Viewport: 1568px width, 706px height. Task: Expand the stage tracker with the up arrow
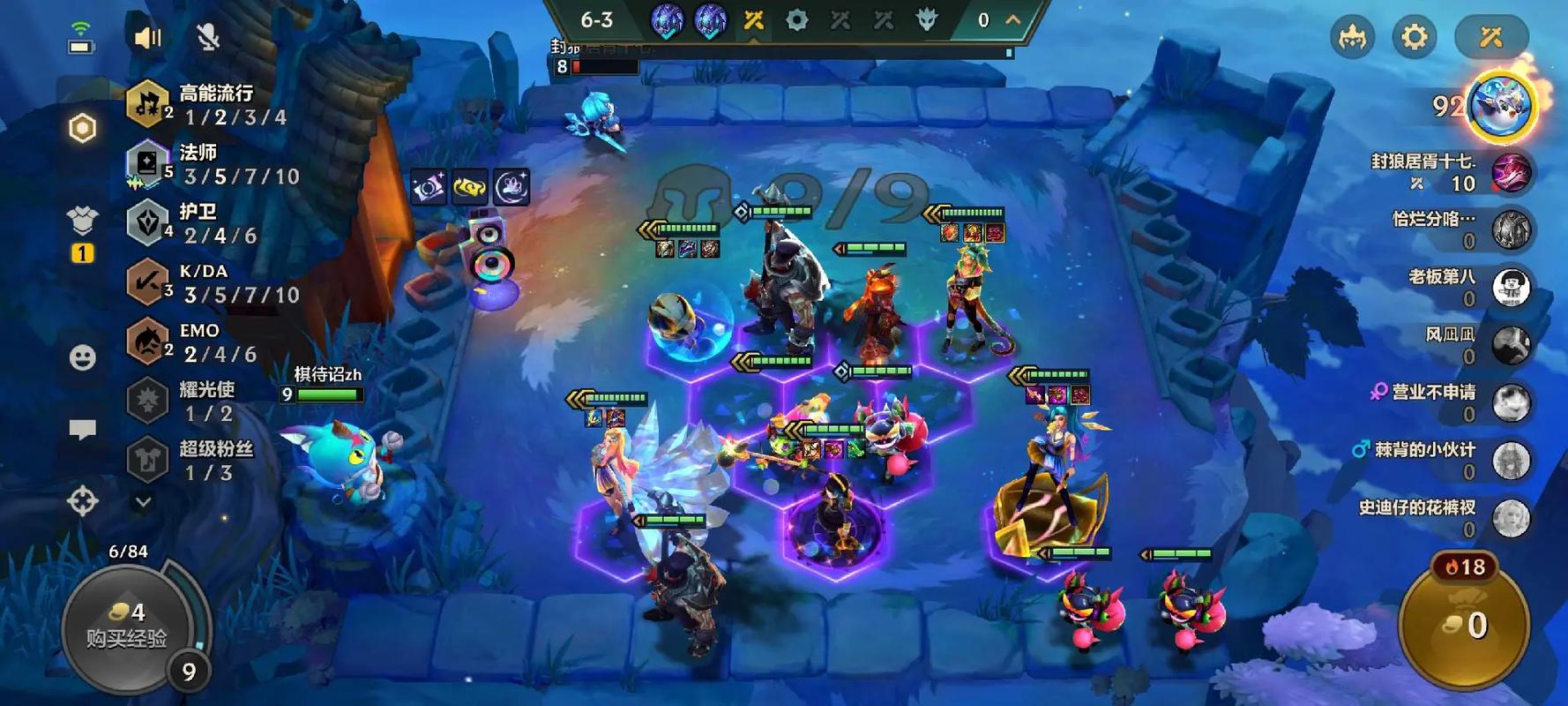click(x=1013, y=19)
